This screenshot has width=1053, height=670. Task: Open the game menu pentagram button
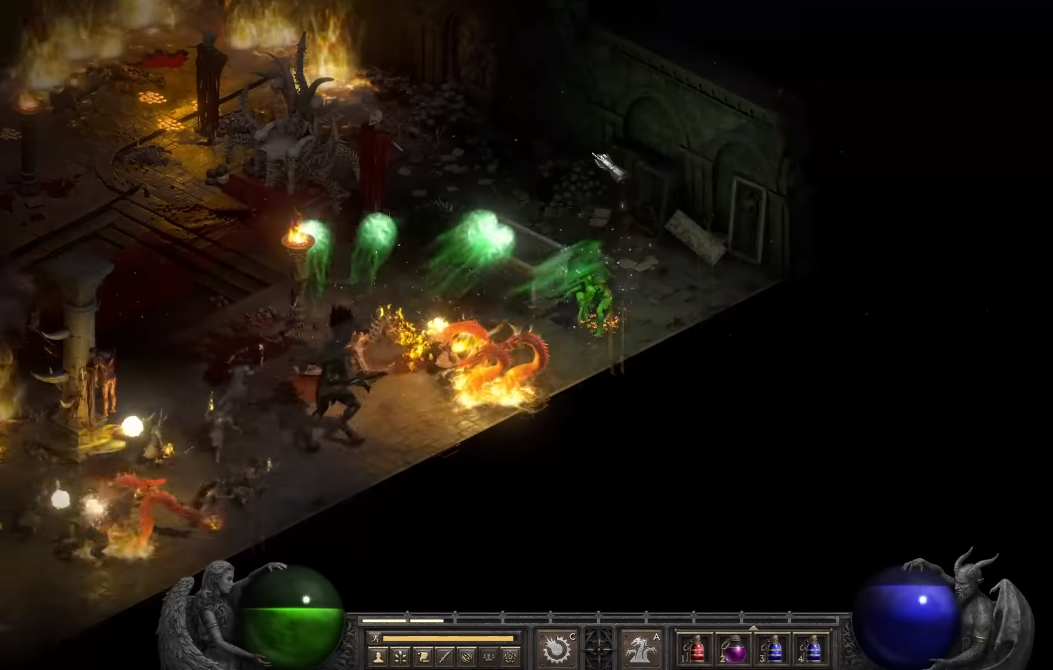511,657
